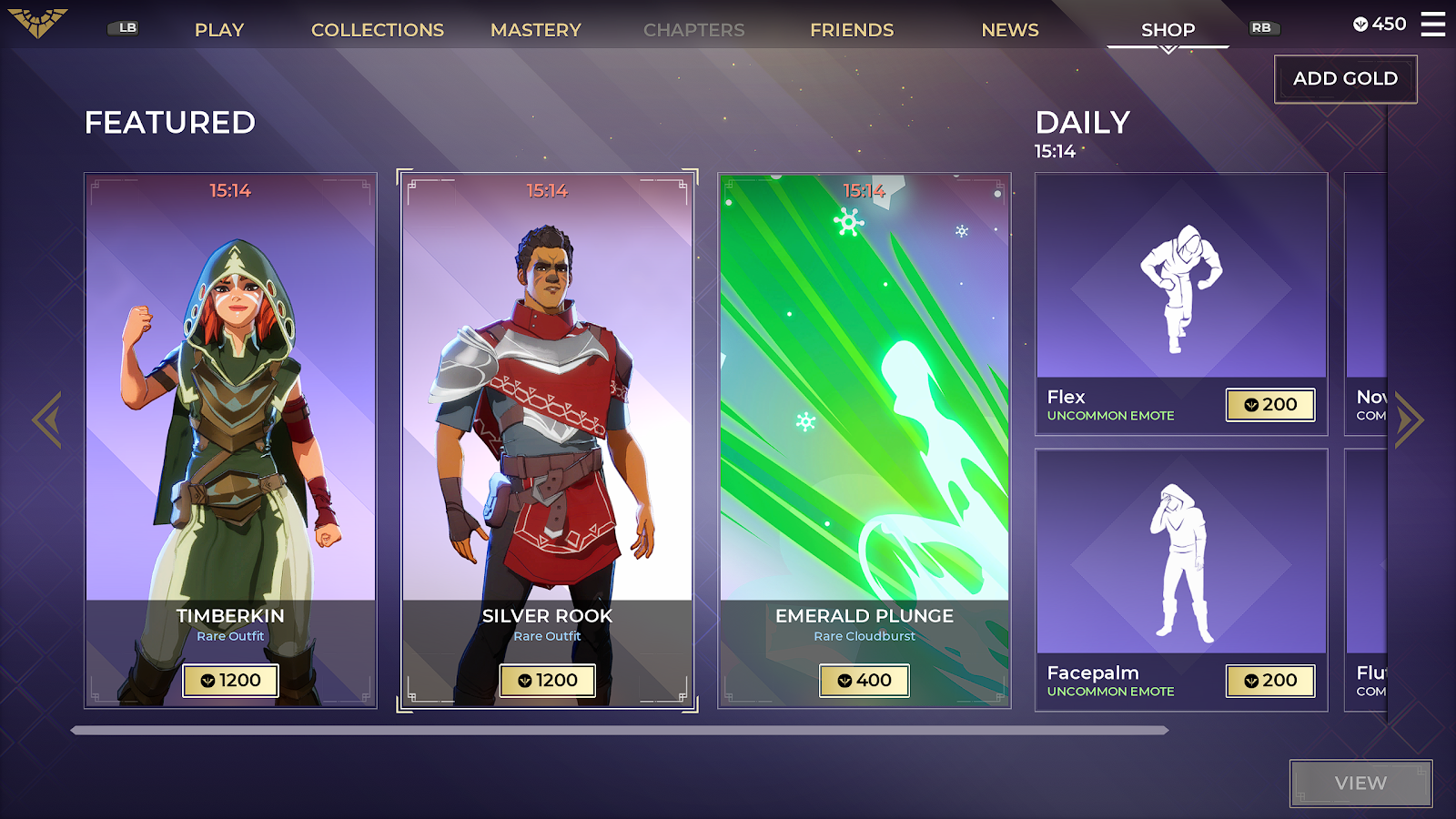The image size is (1456, 819).
Task: Go to the Mastery tab
Action: coord(535,30)
